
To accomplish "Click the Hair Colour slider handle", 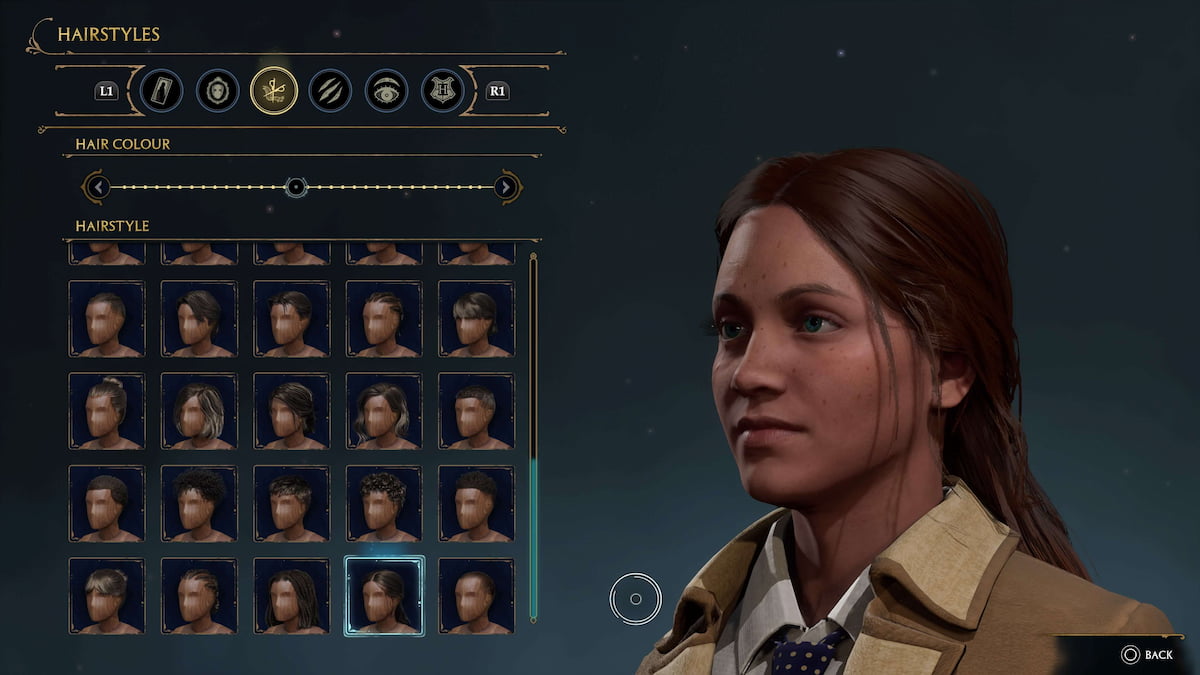I will coord(295,187).
